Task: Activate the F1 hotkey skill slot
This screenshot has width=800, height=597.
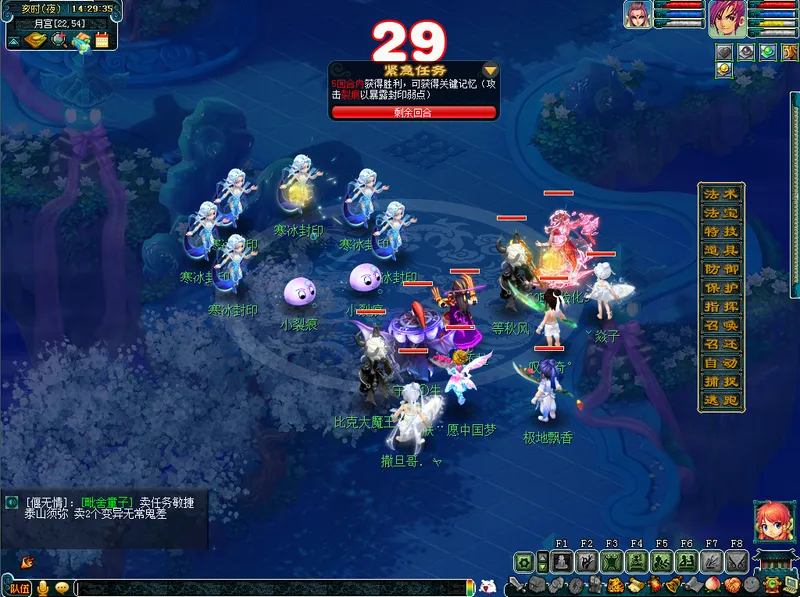Action: [560, 562]
